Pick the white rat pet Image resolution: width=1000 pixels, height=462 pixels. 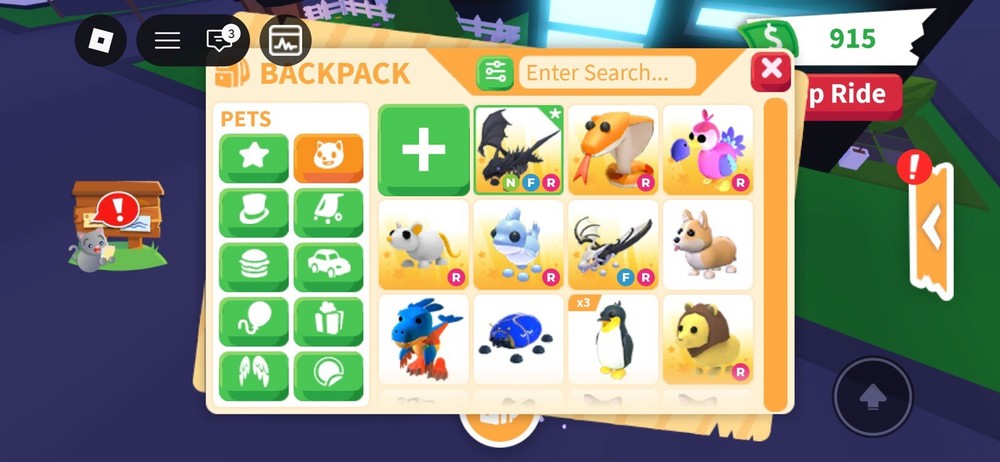point(424,245)
